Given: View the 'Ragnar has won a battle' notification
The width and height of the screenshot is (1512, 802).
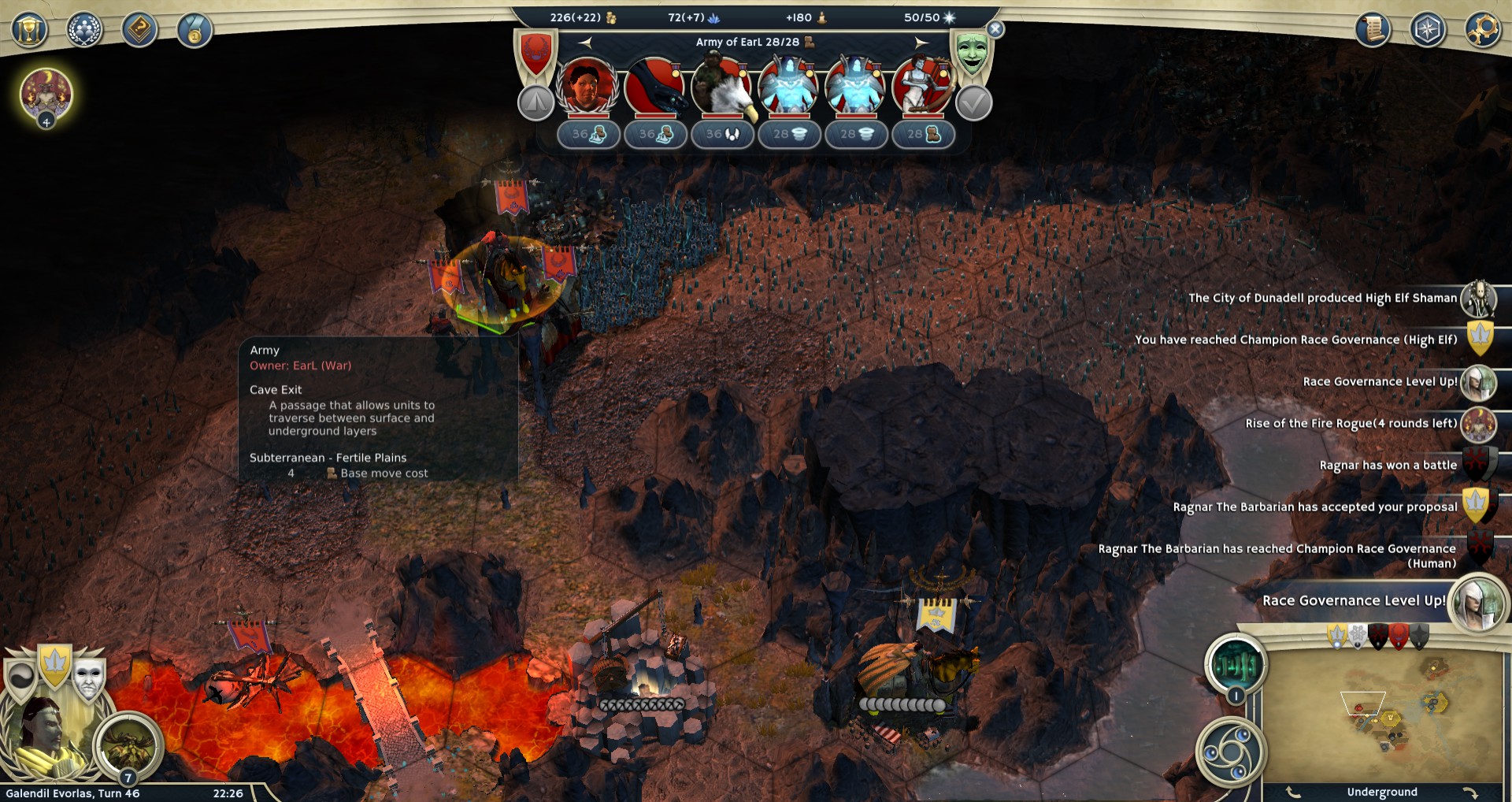Looking at the screenshot, I should tap(1388, 466).
